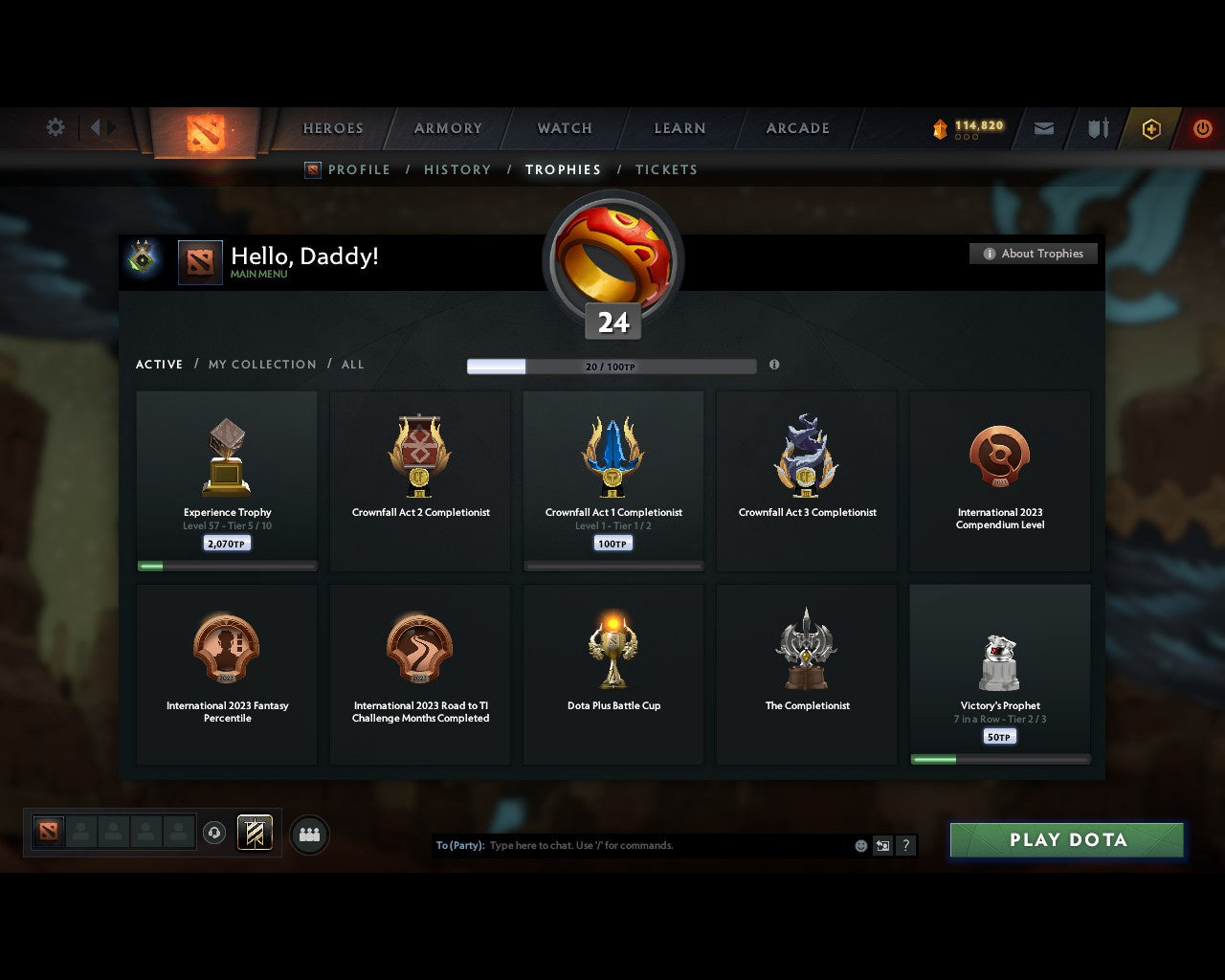Toggle the chat pop-out icon
This screenshot has height=980, width=1225.
click(881, 845)
